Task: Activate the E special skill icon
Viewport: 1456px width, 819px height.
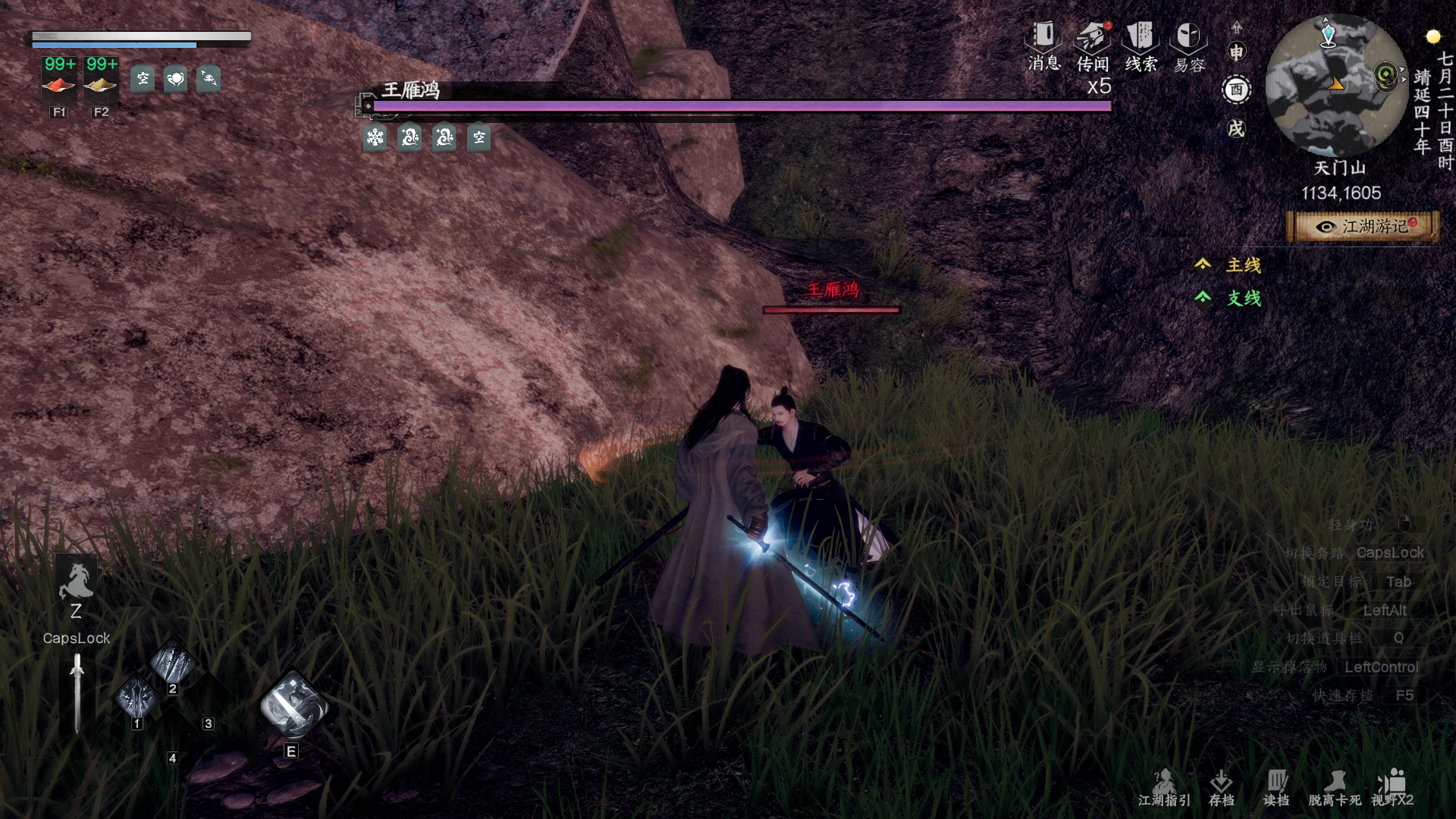Action: (293, 708)
